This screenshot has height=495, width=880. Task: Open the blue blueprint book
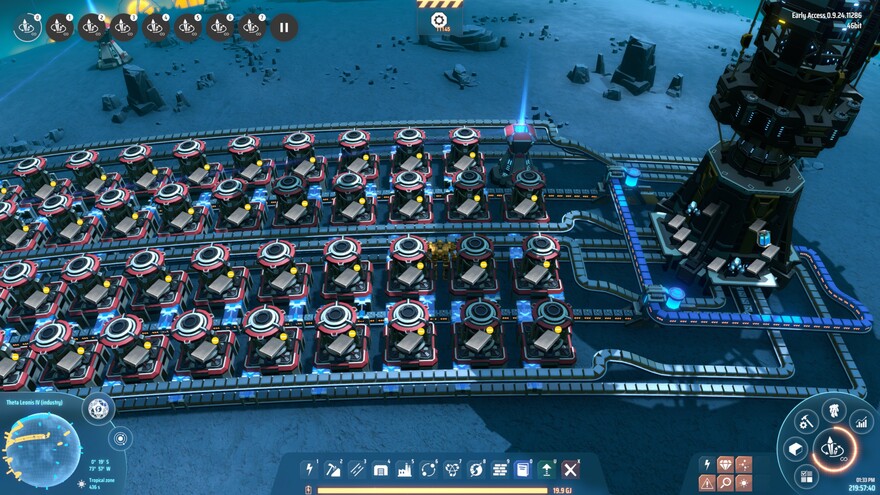pos(523,469)
